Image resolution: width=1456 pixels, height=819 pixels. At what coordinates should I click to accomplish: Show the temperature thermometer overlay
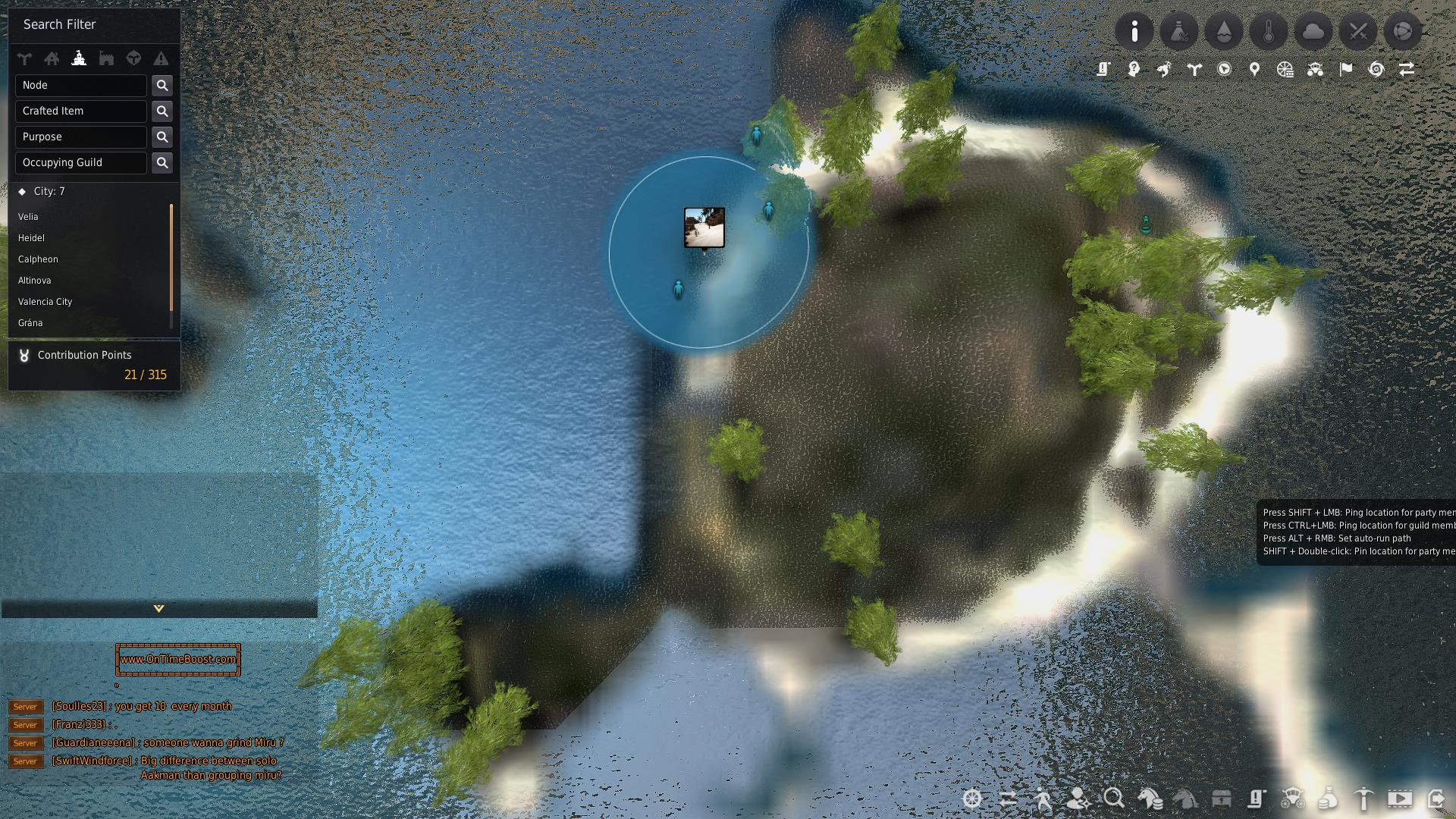coord(1269,32)
